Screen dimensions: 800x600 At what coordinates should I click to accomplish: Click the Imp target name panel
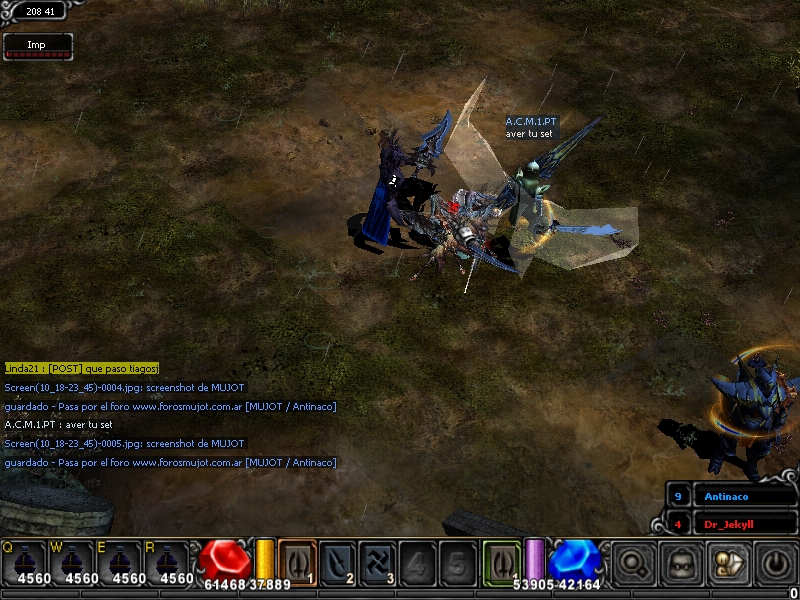coord(37,45)
